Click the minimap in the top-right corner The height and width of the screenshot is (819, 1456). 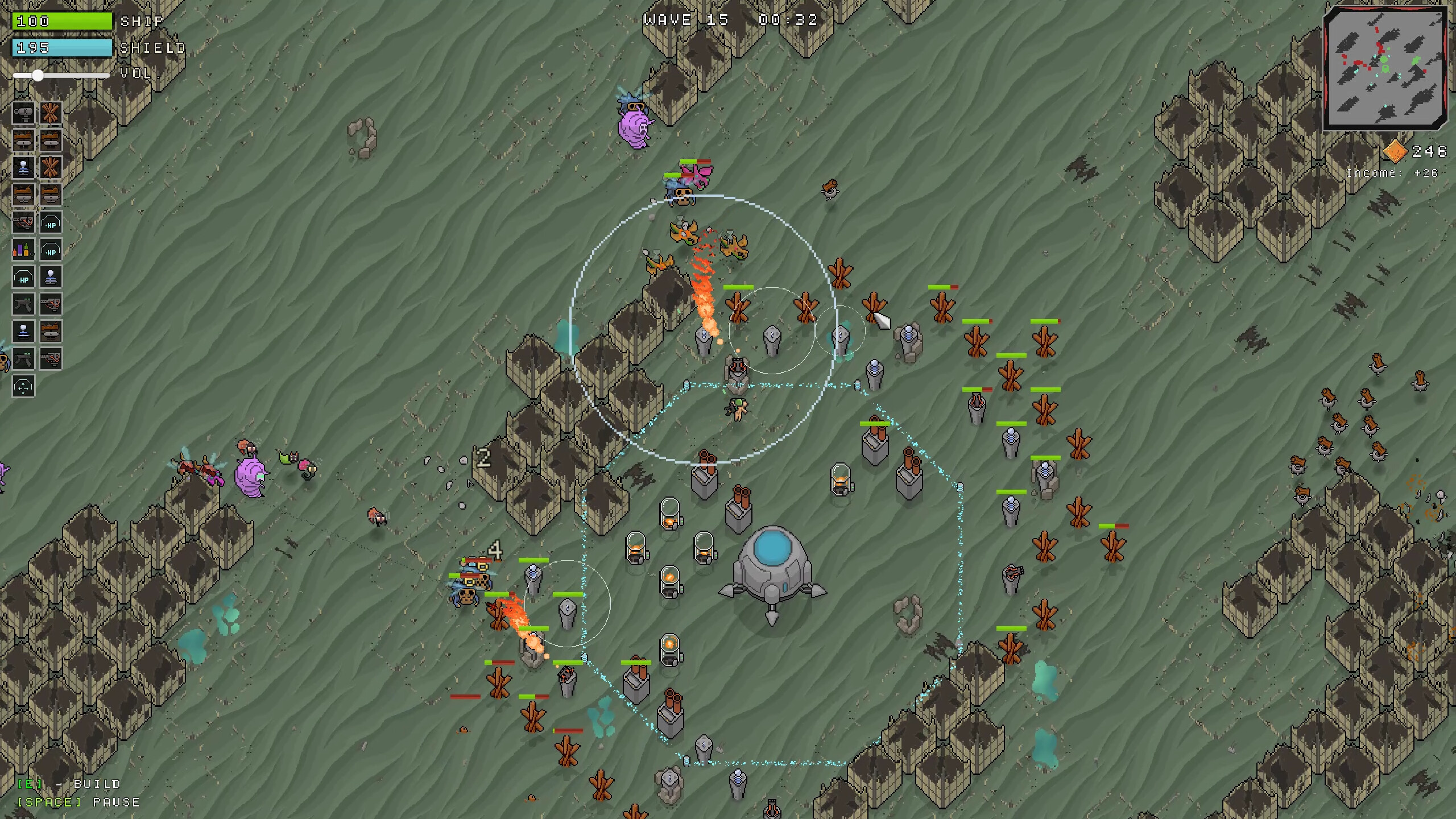click(1385, 68)
